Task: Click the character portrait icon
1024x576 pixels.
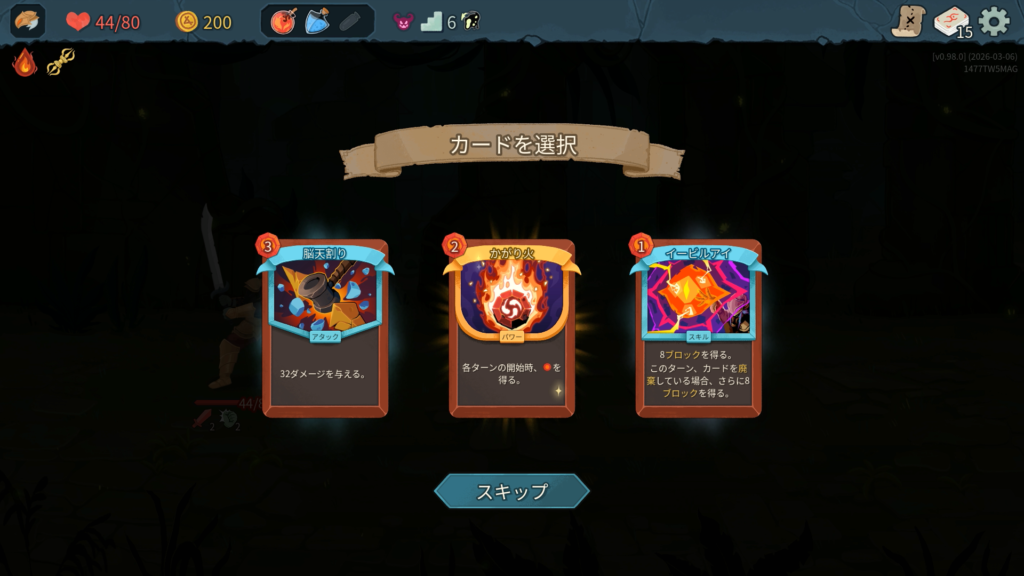Action: pyautogui.click(x=27, y=21)
